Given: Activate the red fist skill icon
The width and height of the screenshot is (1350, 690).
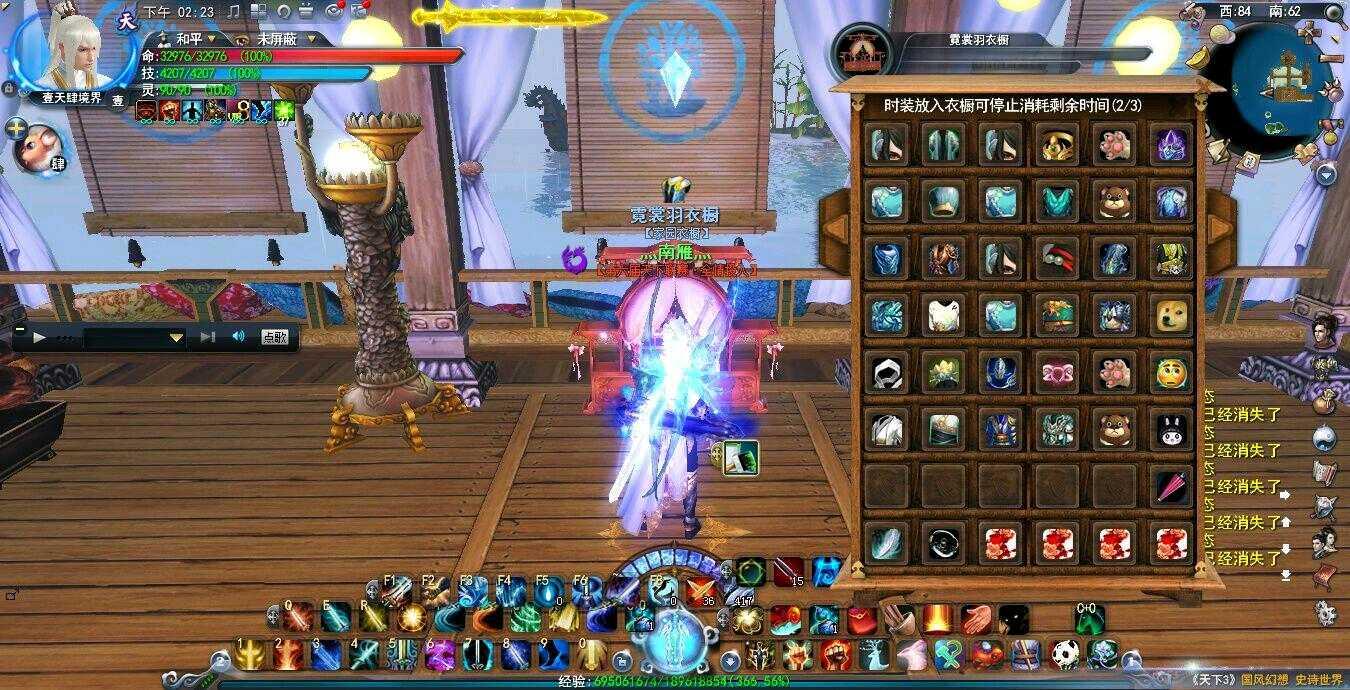Looking at the screenshot, I should [x=835, y=654].
